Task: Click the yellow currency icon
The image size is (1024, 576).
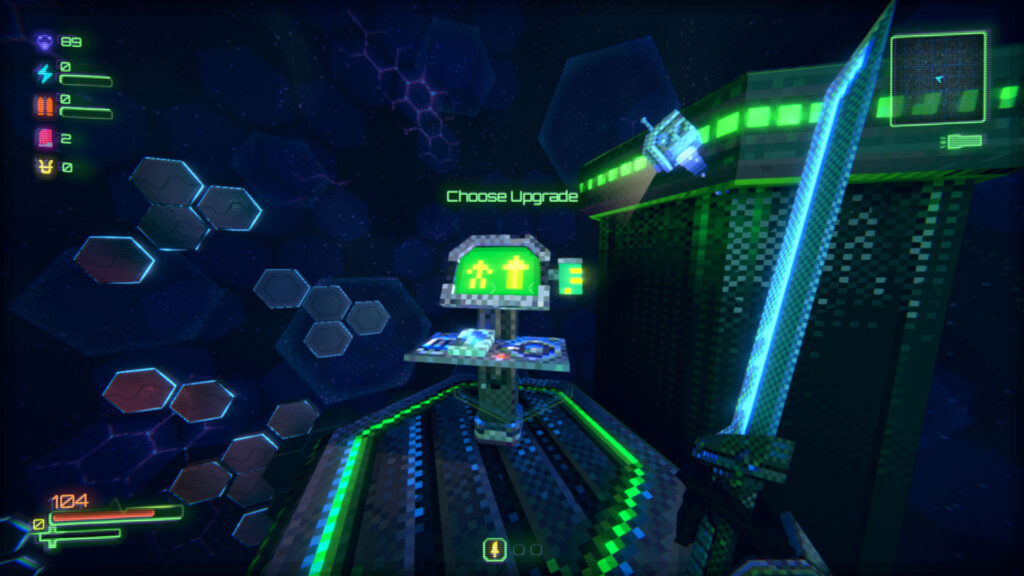Action: pos(44,168)
